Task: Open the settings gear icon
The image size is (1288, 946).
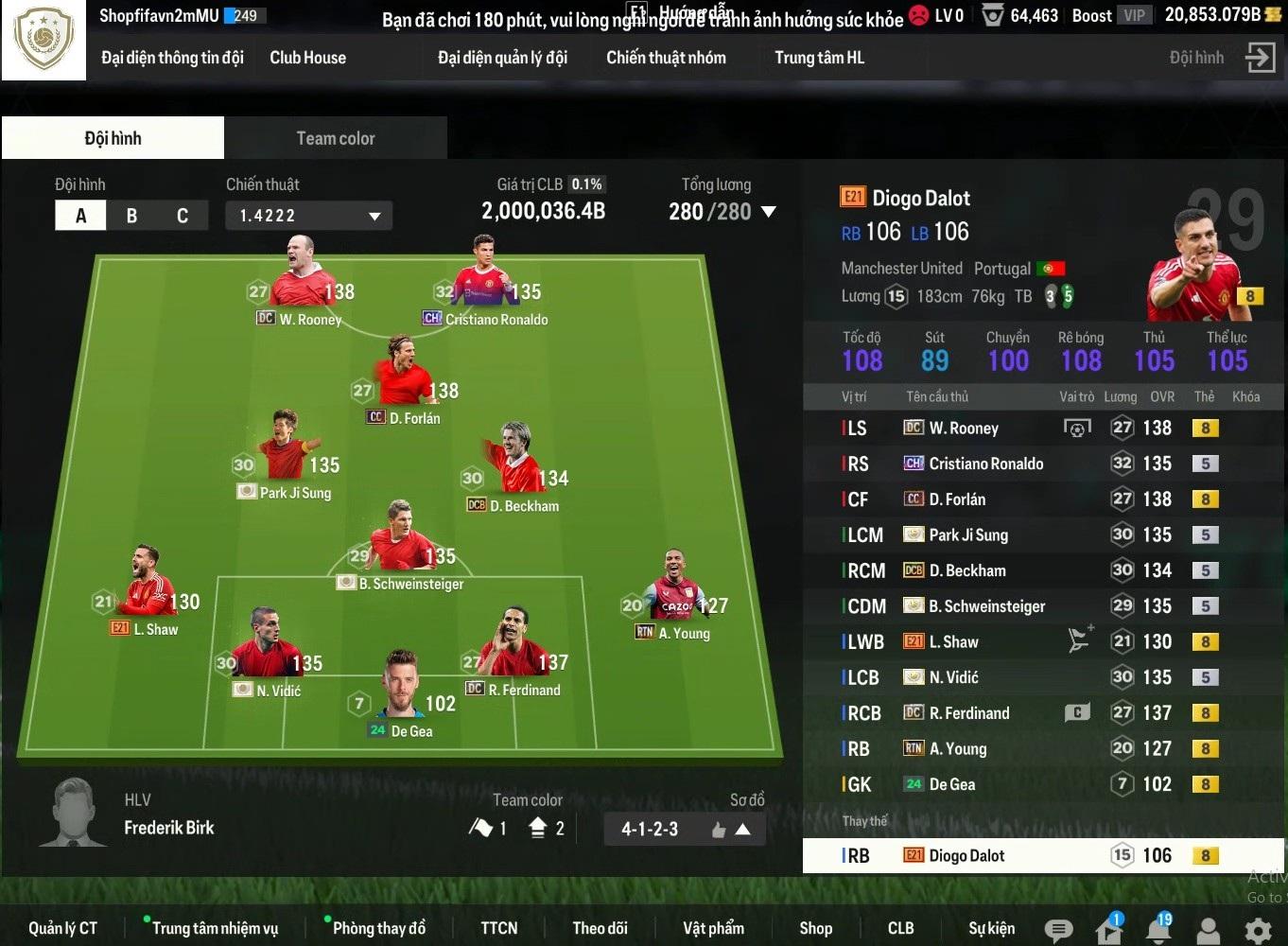Action: [1258, 931]
